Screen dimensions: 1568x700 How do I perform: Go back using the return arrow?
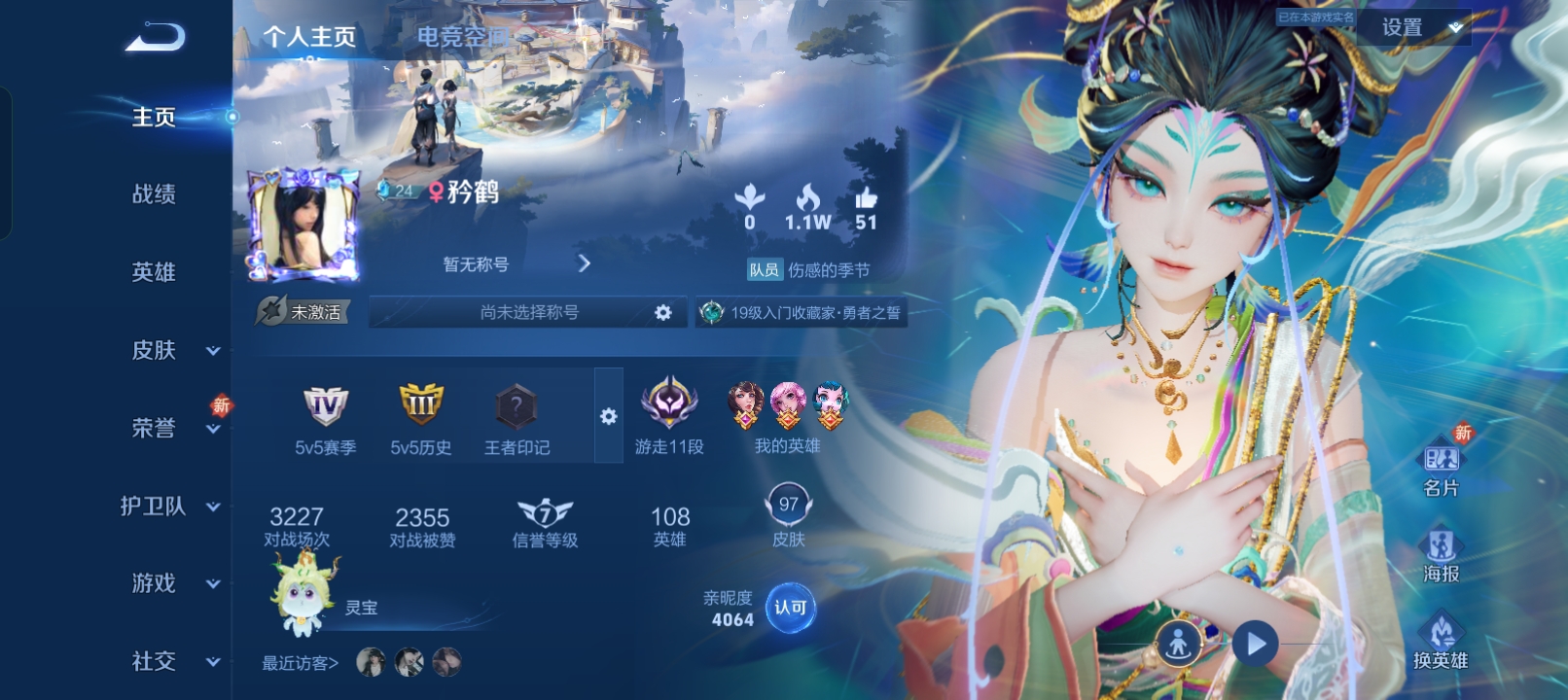point(156,37)
